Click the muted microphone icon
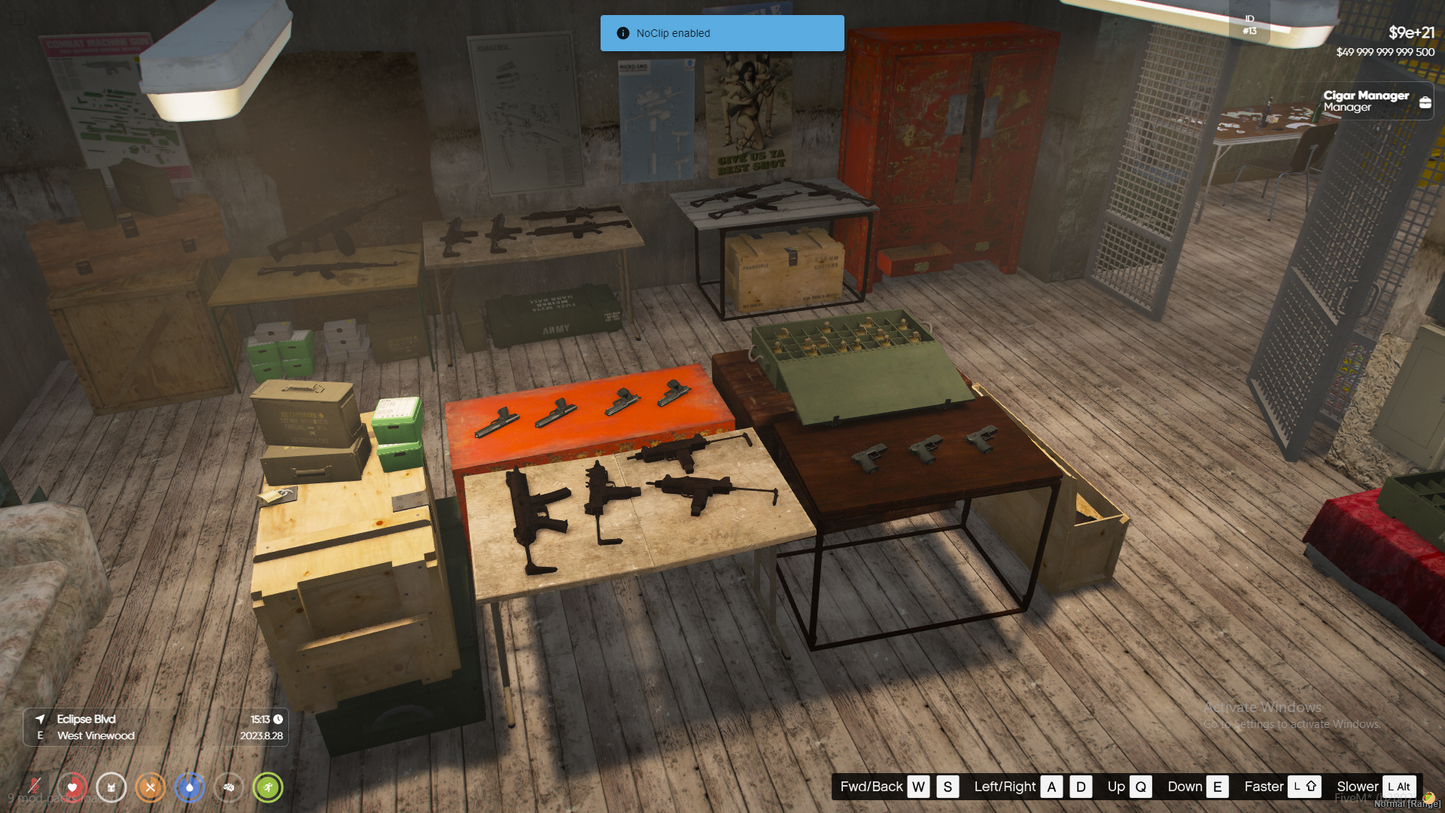The image size is (1445, 813). tap(34, 787)
